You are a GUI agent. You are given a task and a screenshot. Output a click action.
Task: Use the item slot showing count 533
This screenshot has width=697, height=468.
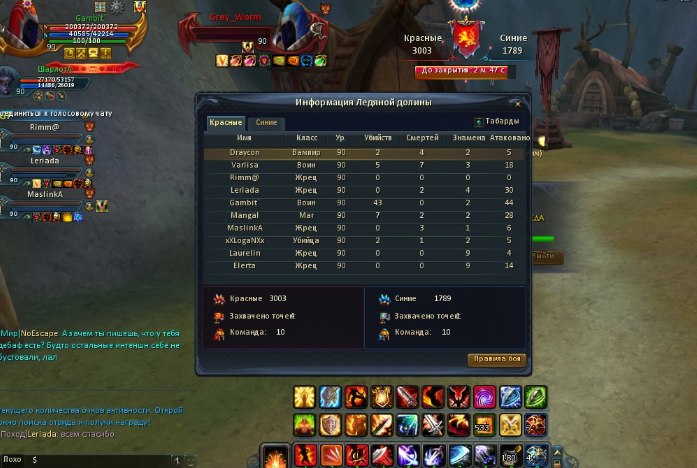click(x=484, y=425)
